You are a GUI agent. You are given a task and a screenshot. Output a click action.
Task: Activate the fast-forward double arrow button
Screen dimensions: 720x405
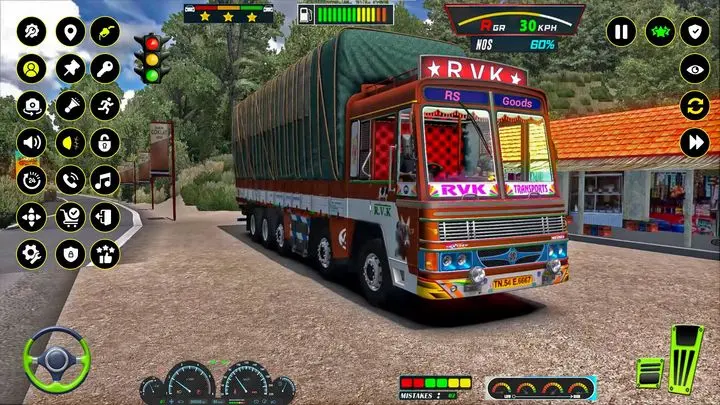(695, 142)
